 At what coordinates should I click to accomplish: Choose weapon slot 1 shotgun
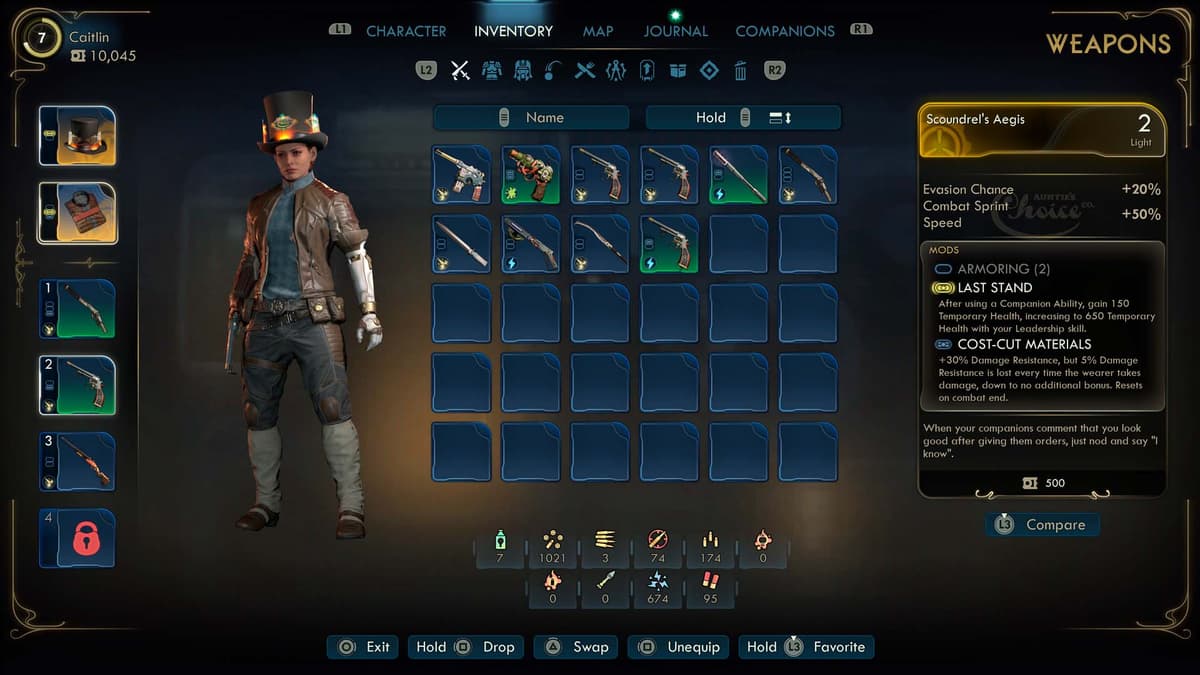tap(78, 309)
